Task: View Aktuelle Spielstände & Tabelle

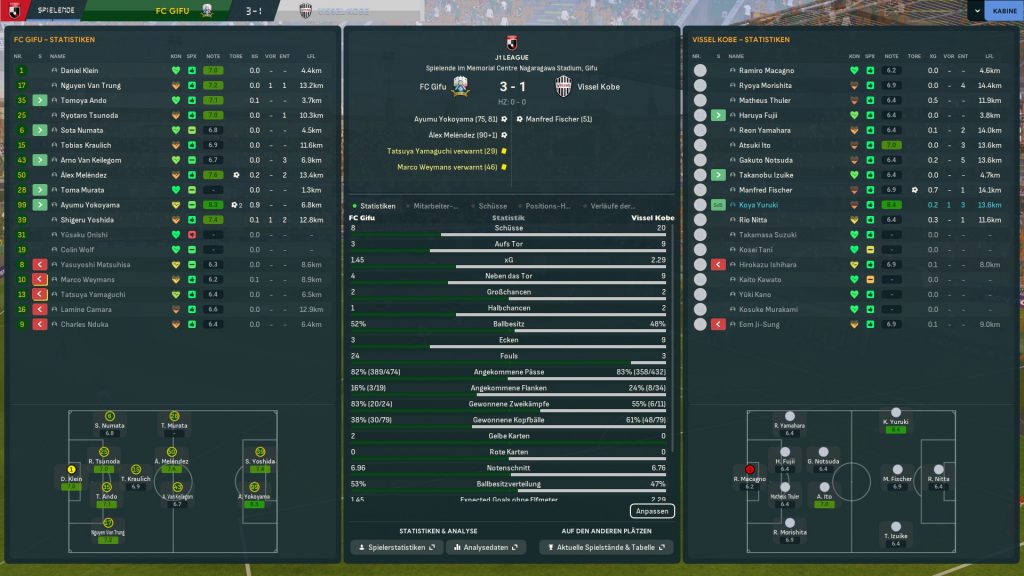Action: pos(605,547)
